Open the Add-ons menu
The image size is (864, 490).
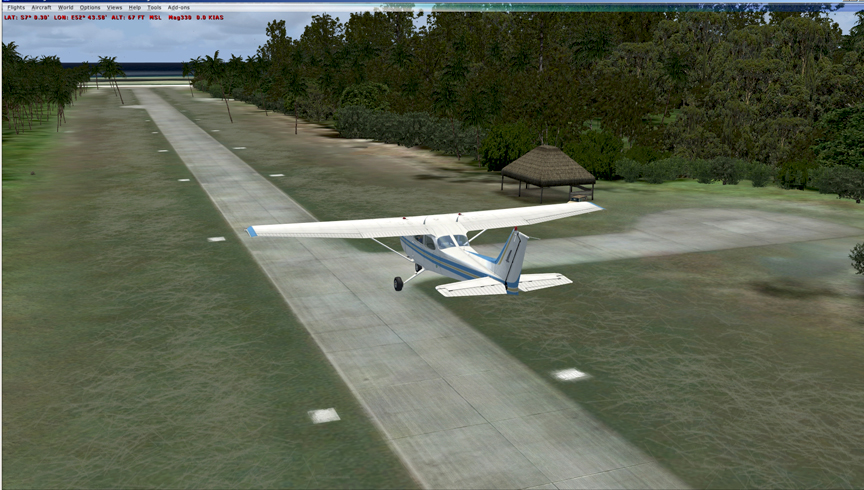(178, 7)
